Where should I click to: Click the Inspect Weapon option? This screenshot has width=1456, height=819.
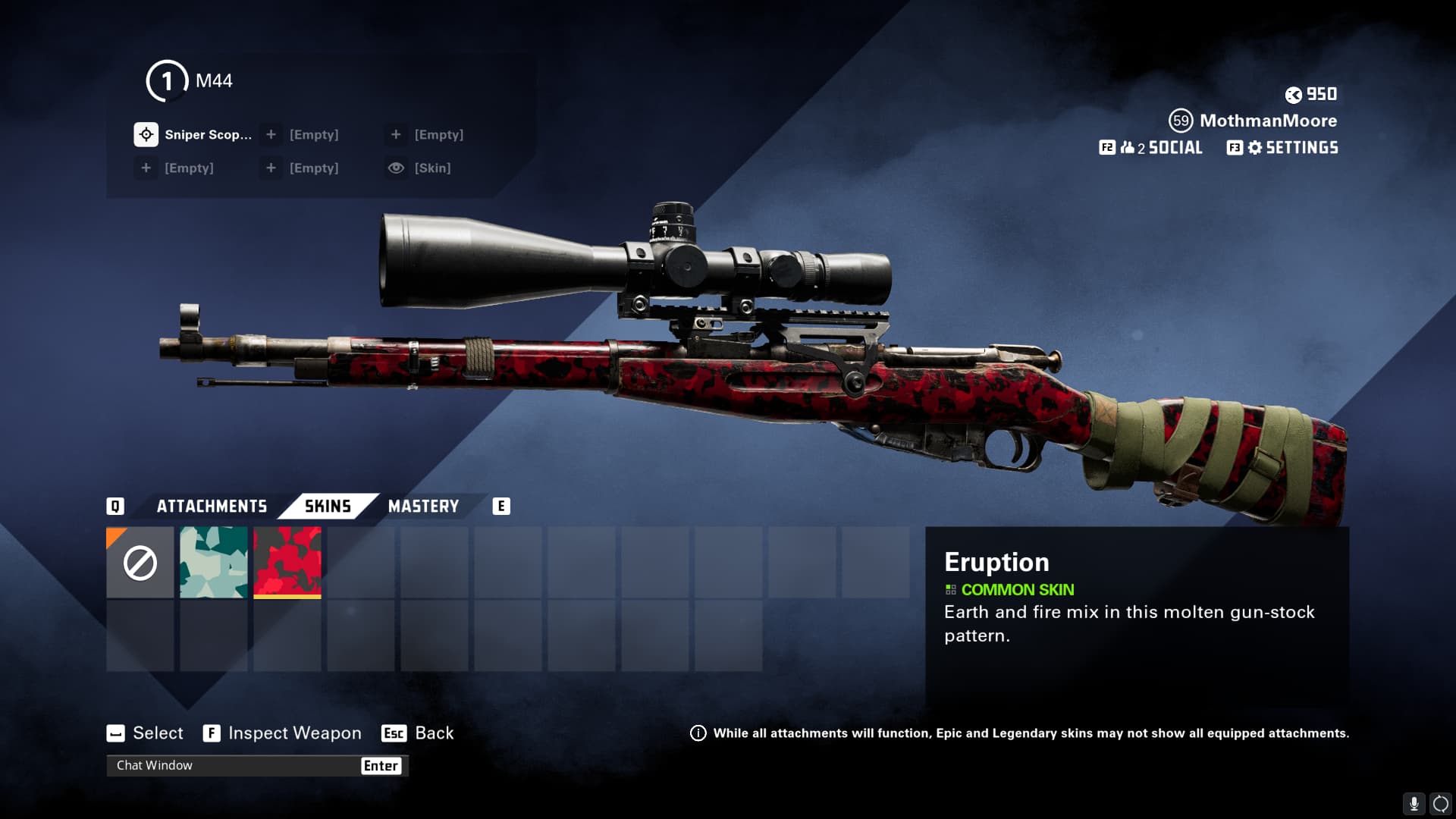283,733
